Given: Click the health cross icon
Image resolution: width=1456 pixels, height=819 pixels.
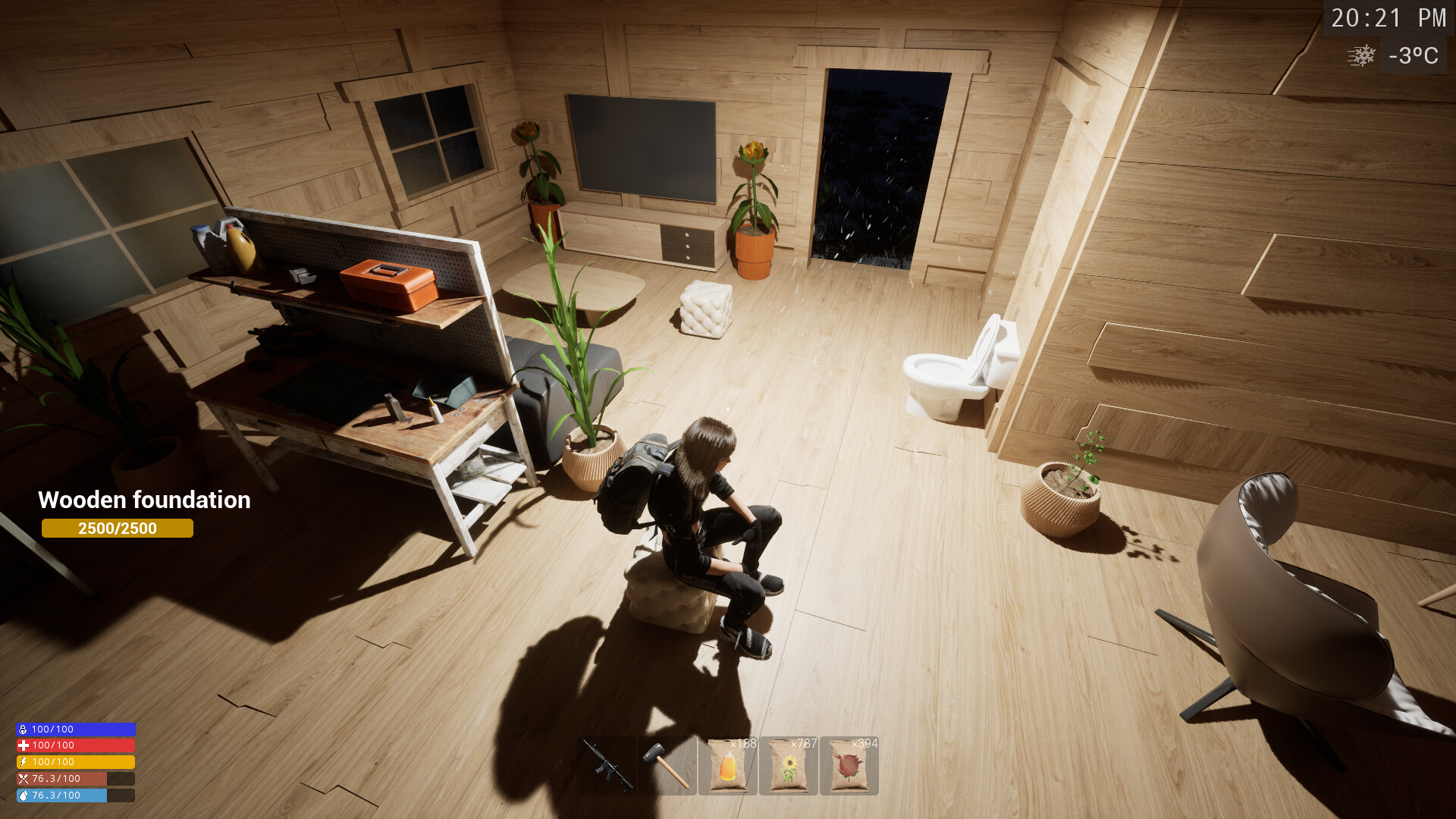Looking at the screenshot, I should [x=22, y=745].
